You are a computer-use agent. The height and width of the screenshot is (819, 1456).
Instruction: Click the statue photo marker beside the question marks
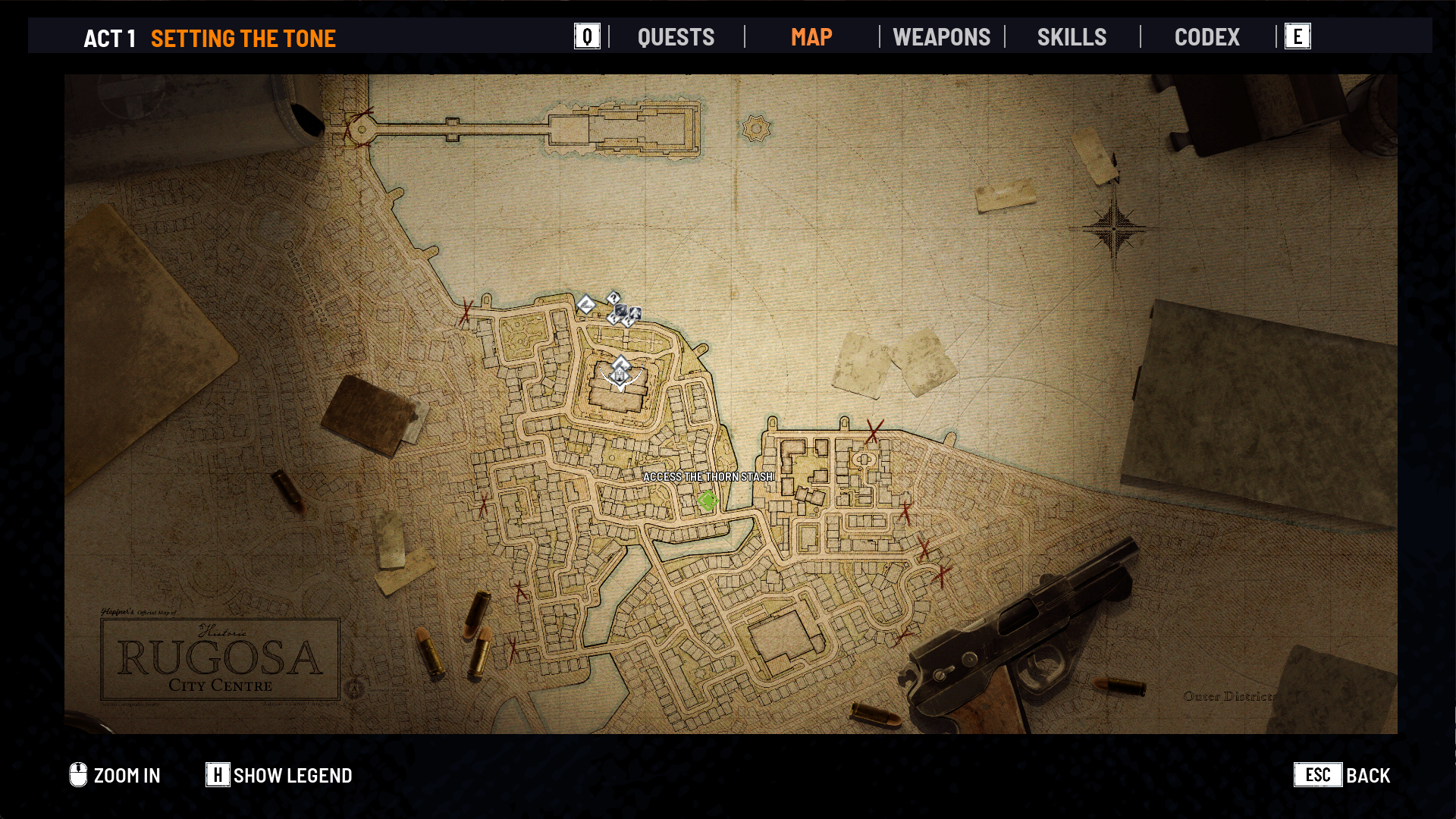(x=635, y=313)
